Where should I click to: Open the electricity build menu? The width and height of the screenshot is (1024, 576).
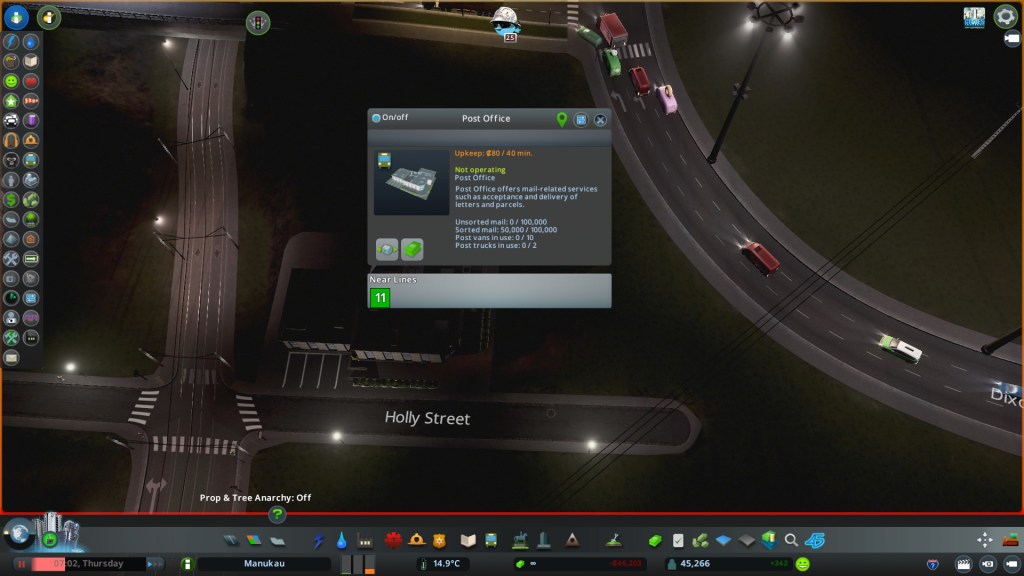point(319,541)
